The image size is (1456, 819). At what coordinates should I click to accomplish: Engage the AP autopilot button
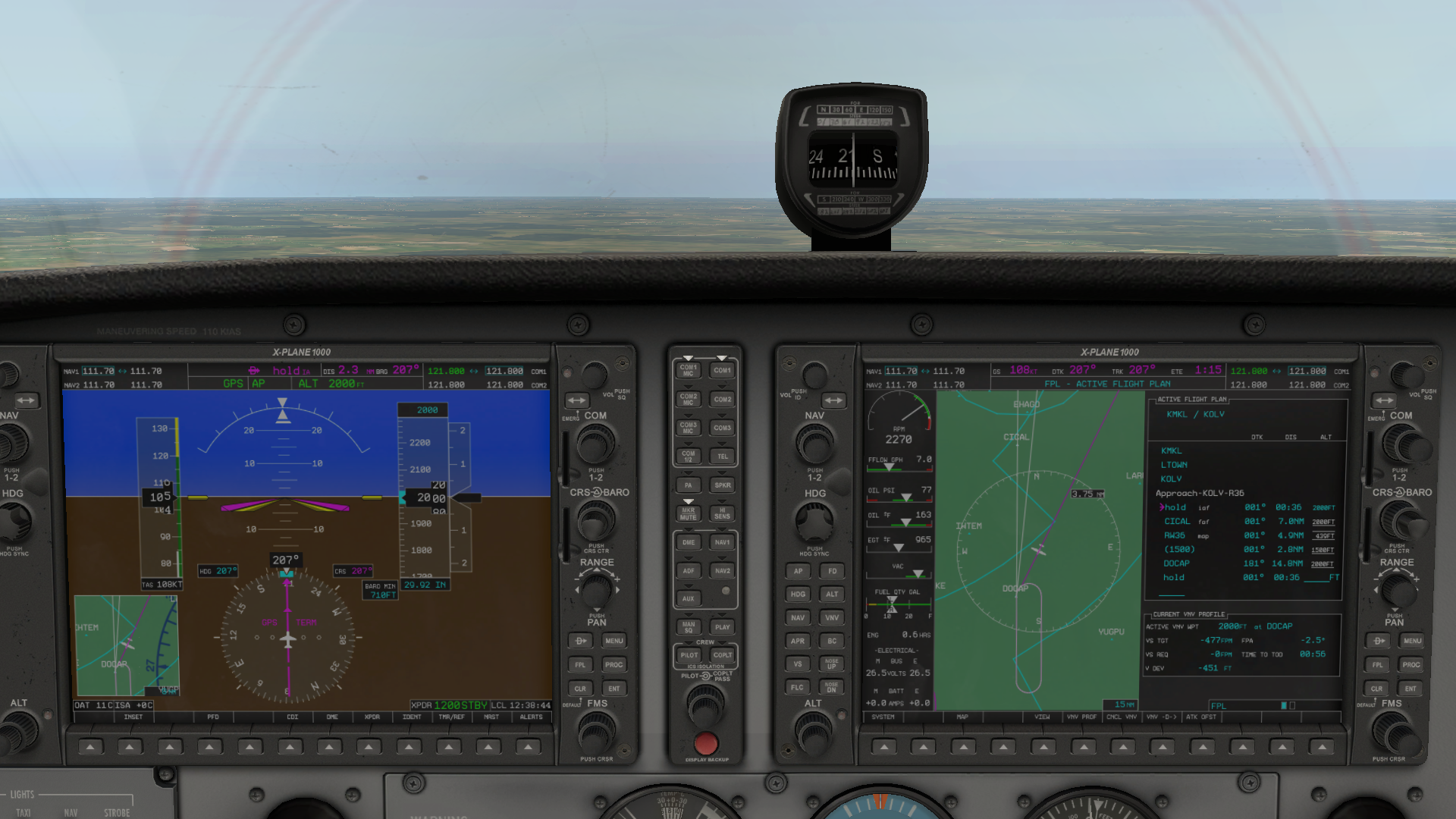coord(798,571)
